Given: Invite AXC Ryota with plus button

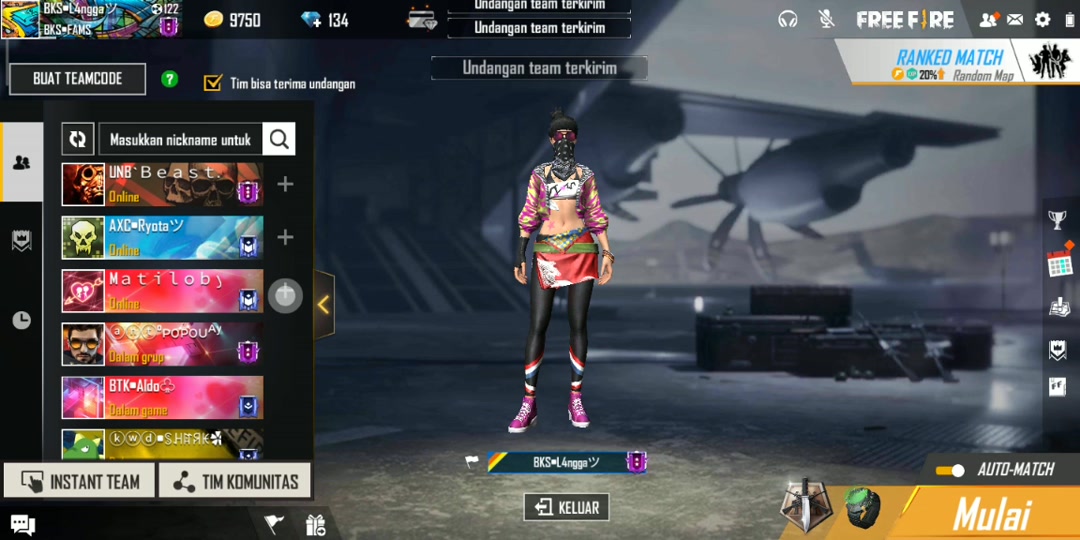Looking at the screenshot, I should coord(285,237).
